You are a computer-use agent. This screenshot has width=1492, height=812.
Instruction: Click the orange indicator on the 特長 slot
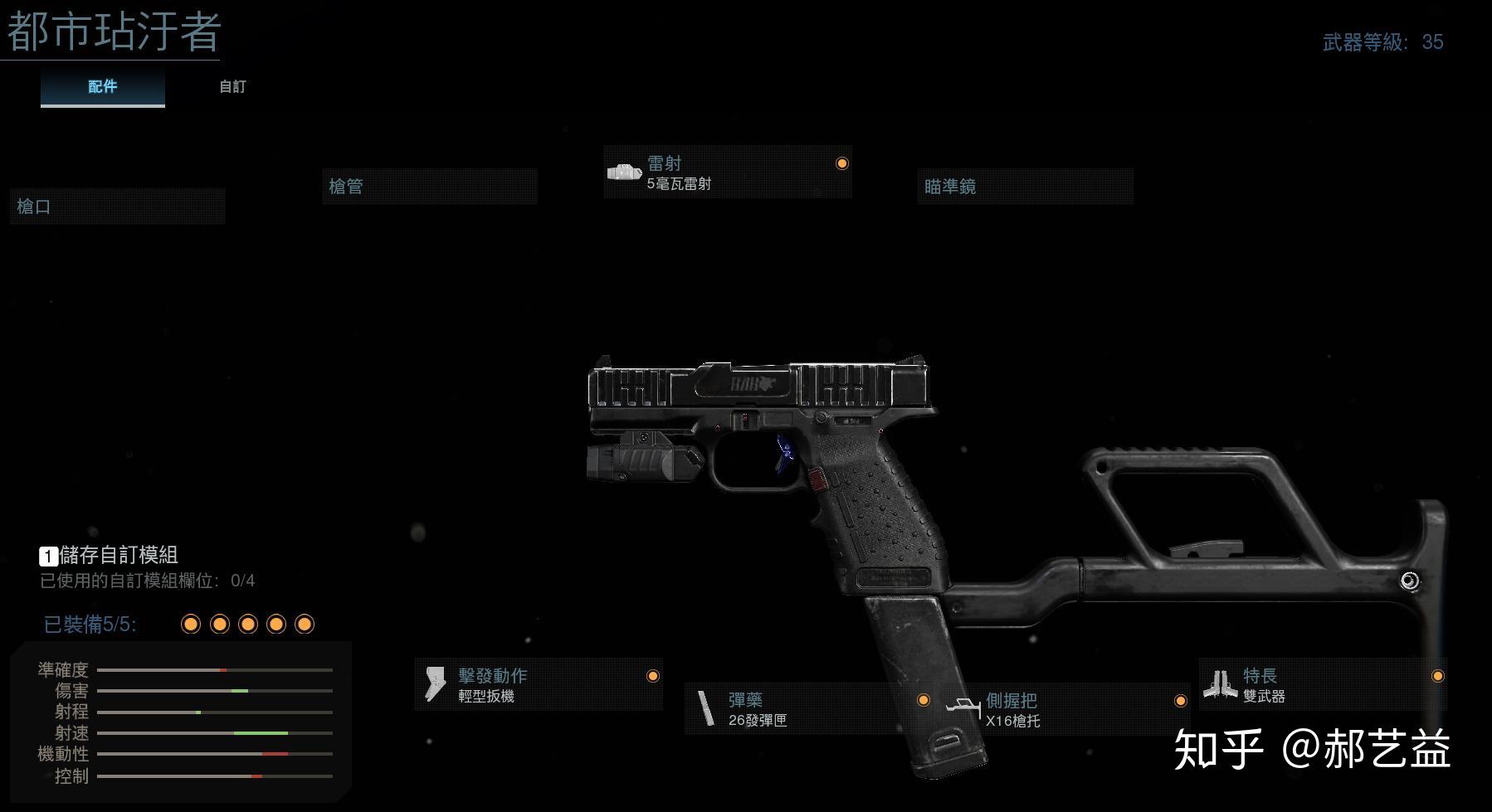(1440, 676)
